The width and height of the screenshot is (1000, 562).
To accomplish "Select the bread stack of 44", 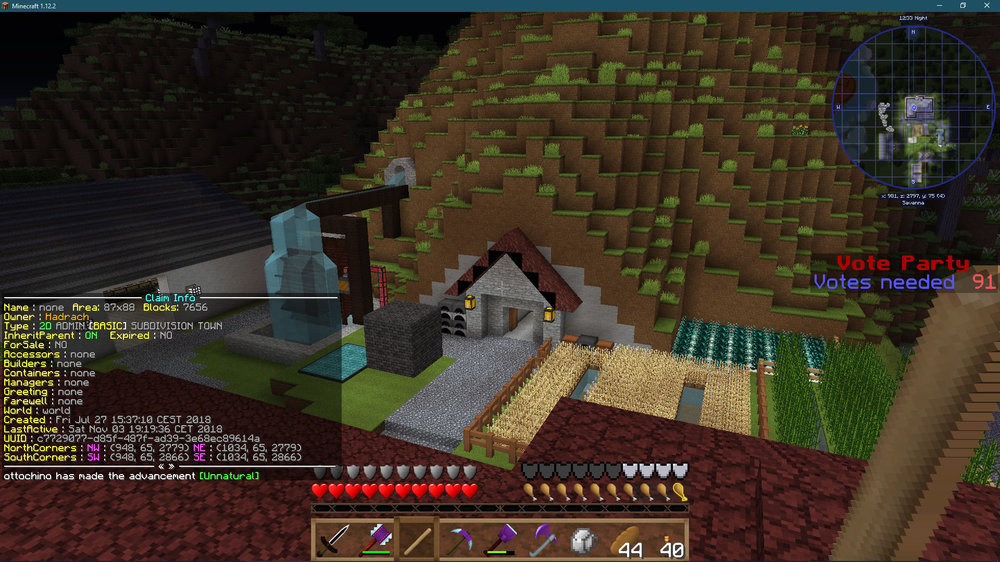I will pos(626,540).
